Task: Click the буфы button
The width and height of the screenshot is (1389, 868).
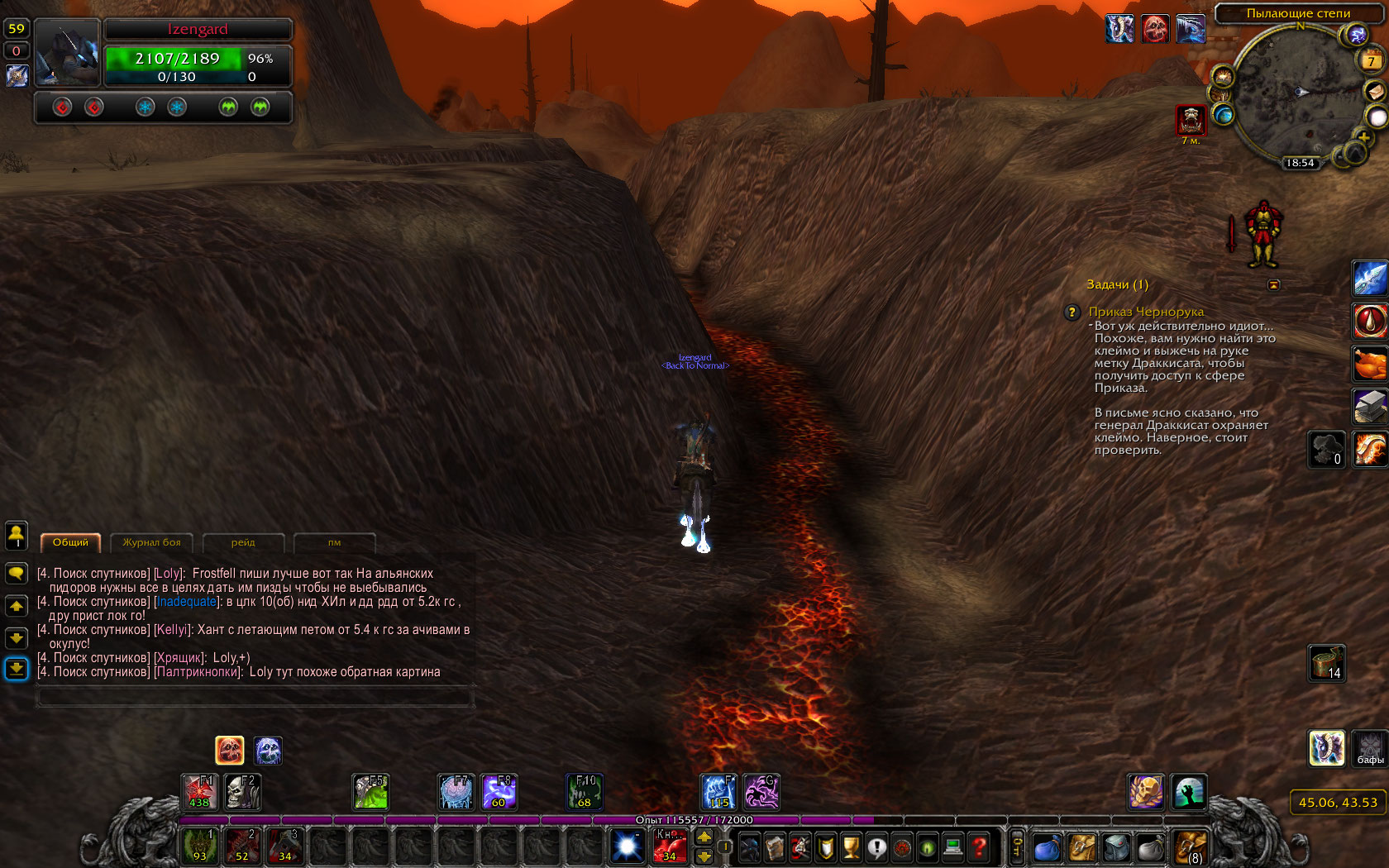Action: point(1370,748)
